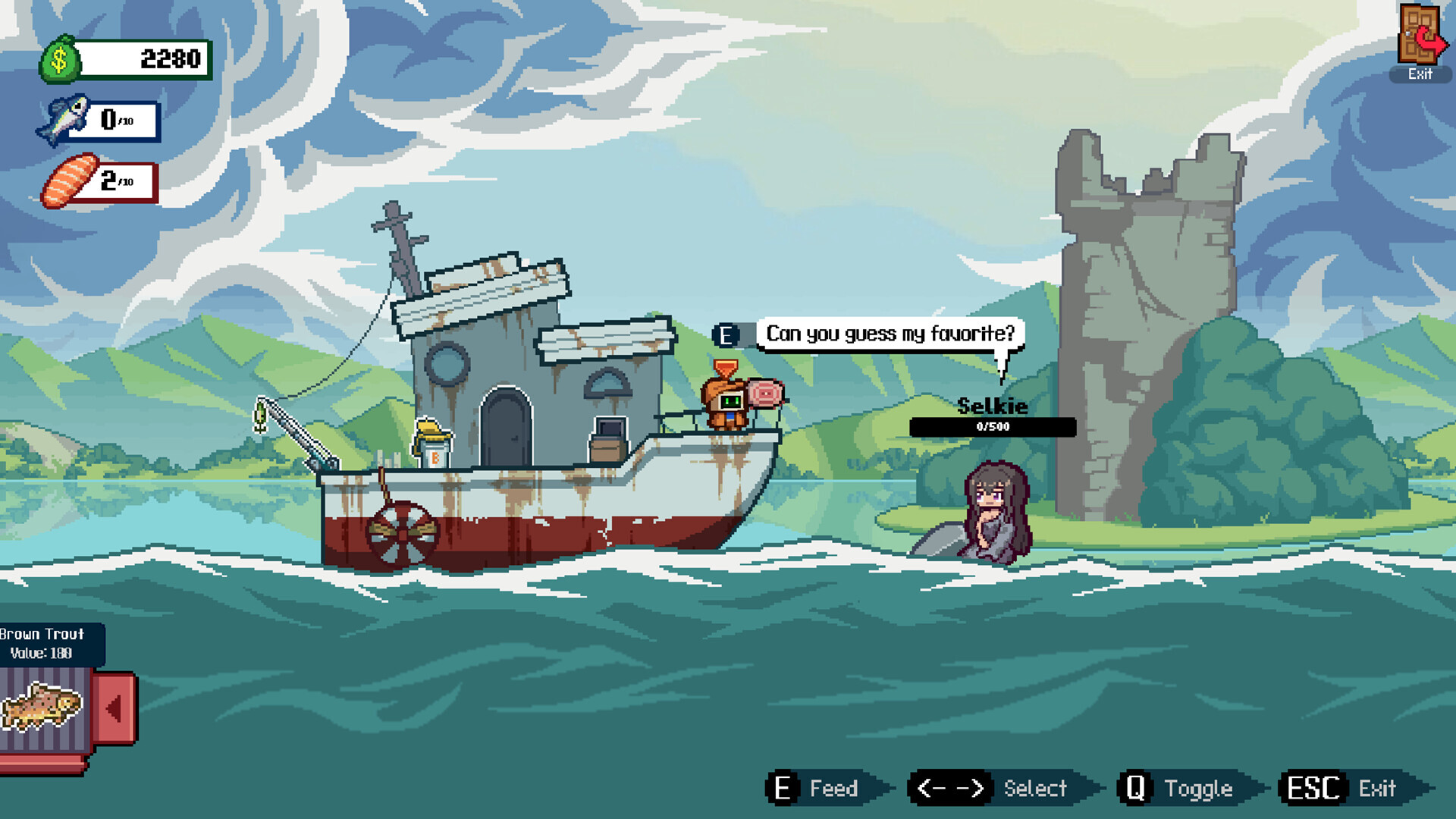Select the Brown Trout item slot
1456x819 pixels.
click(42, 708)
